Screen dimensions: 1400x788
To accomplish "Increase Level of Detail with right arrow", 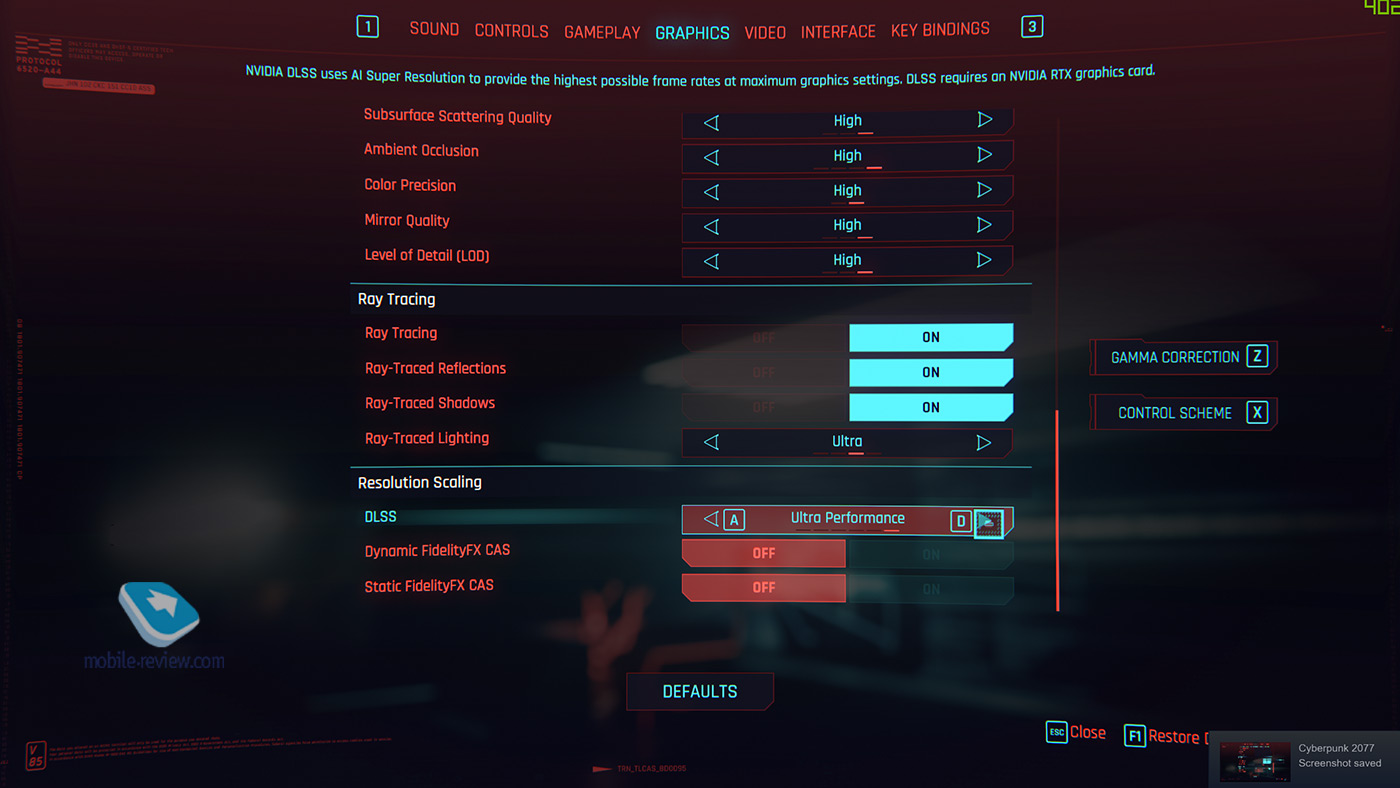I will (x=984, y=260).
